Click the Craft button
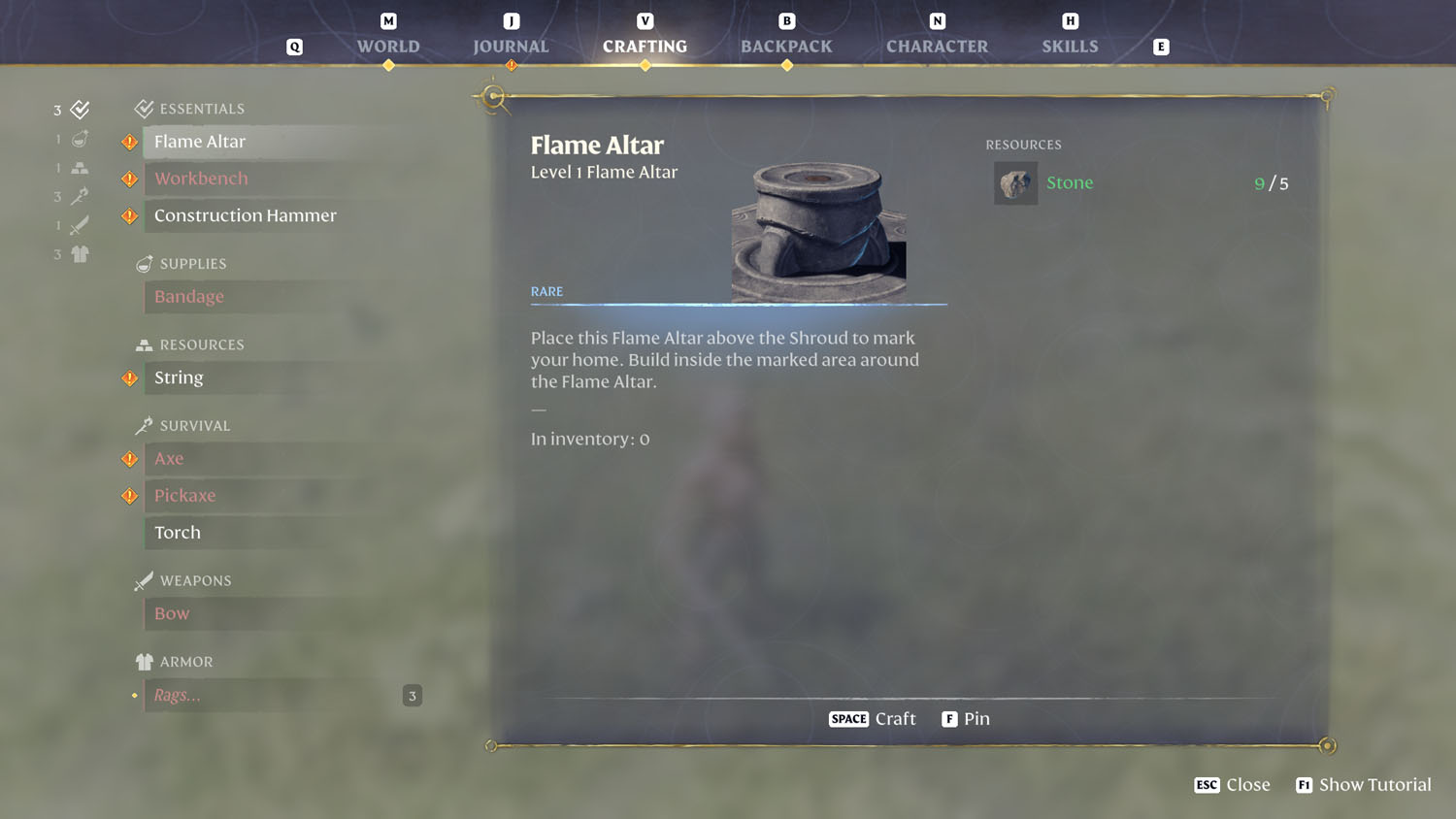The width and height of the screenshot is (1456, 819). tap(872, 718)
